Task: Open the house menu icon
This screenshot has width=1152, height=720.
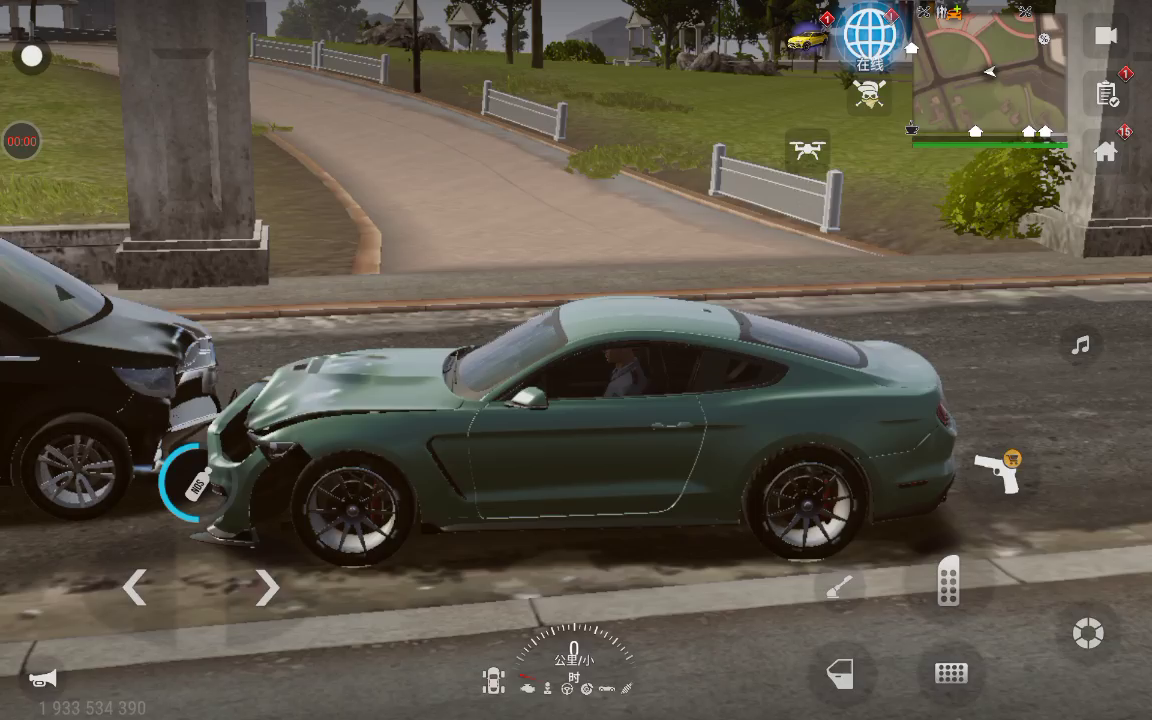Action: click(x=1105, y=151)
